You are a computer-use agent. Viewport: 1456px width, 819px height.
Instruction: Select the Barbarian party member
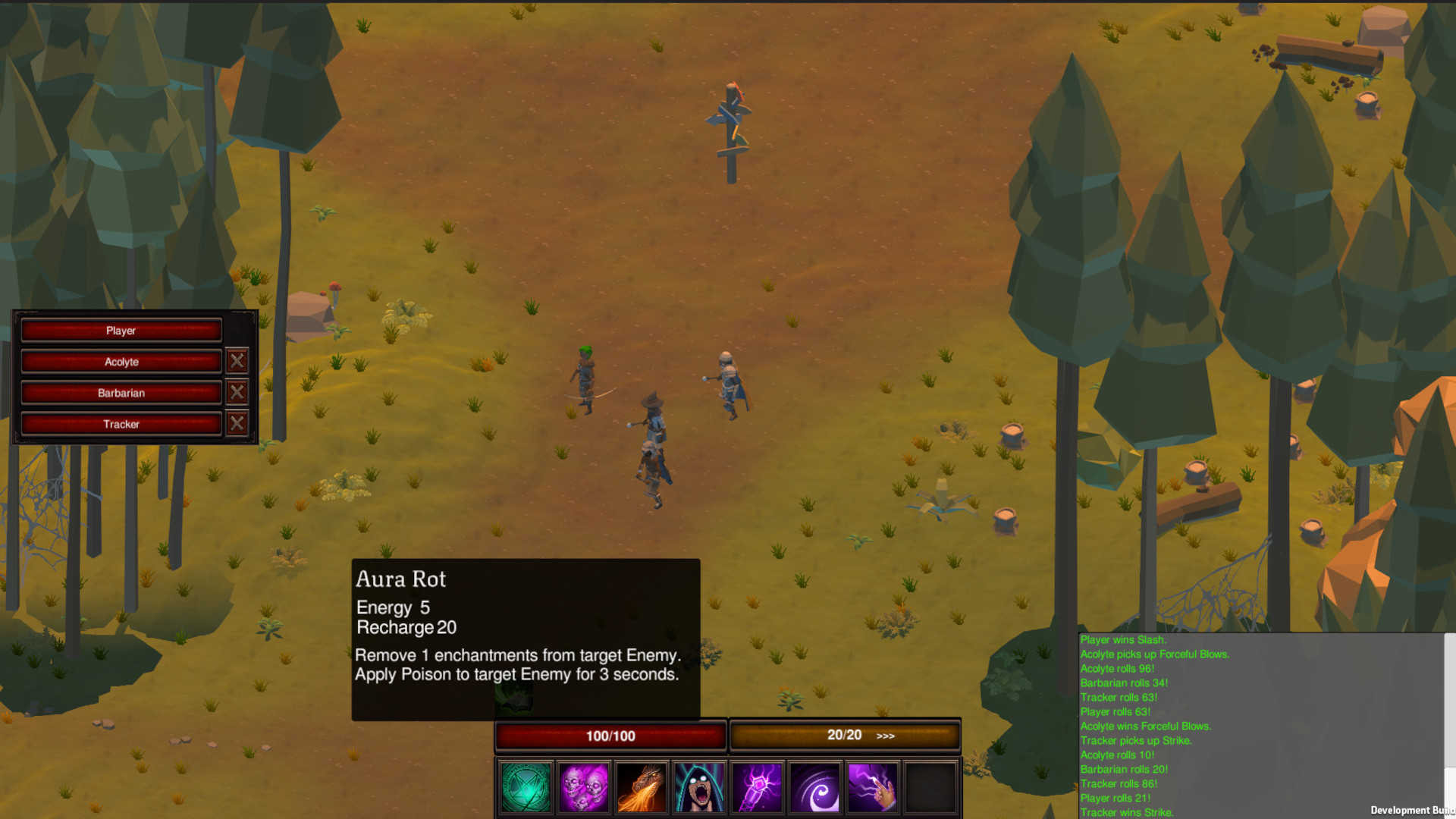point(121,393)
